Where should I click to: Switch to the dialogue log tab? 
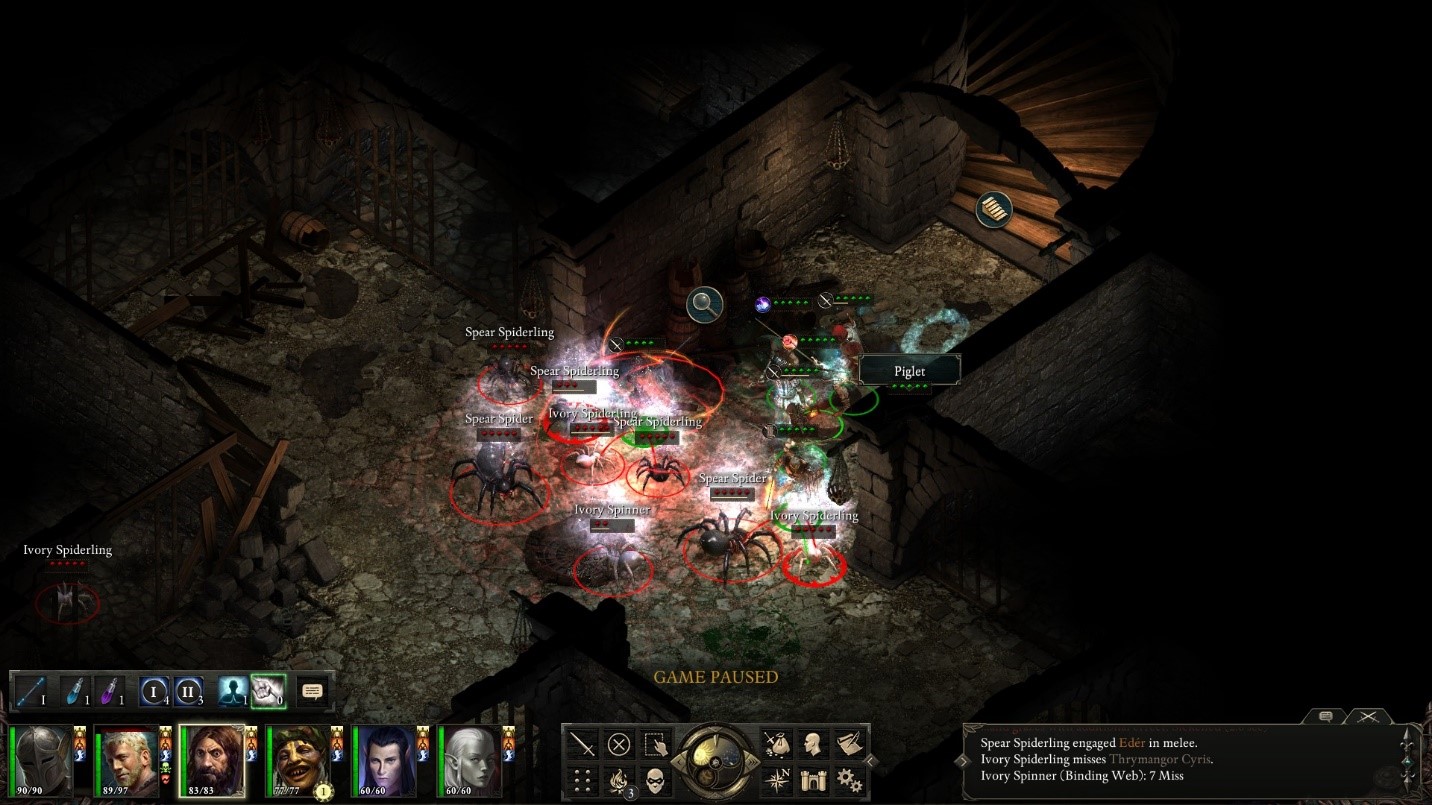(1325, 717)
